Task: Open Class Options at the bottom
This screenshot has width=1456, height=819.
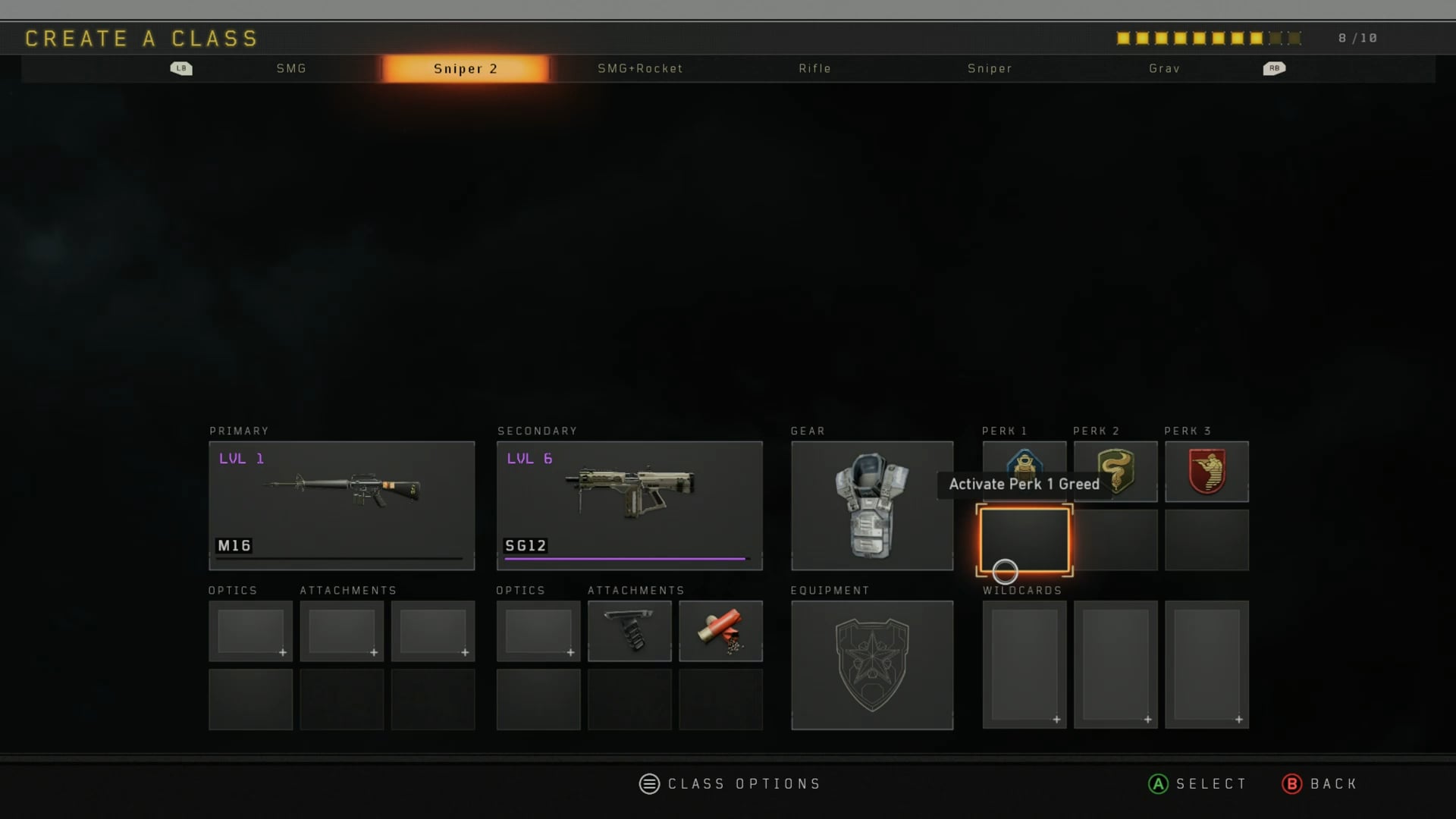Action: pyautogui.click(x=730, y=783)
